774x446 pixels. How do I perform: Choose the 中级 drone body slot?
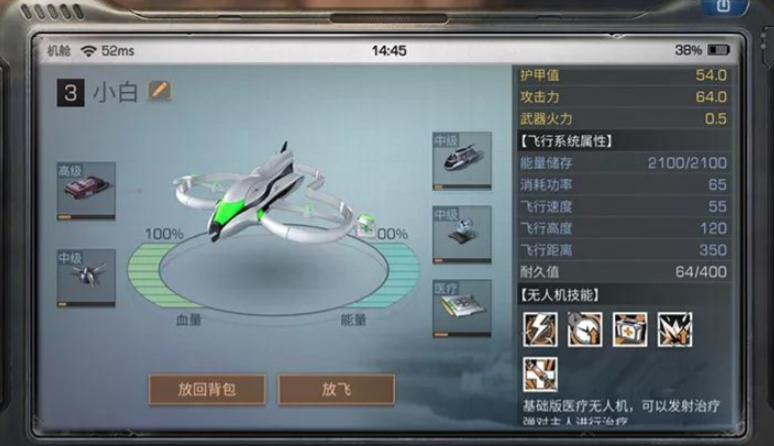pos(461,161)
